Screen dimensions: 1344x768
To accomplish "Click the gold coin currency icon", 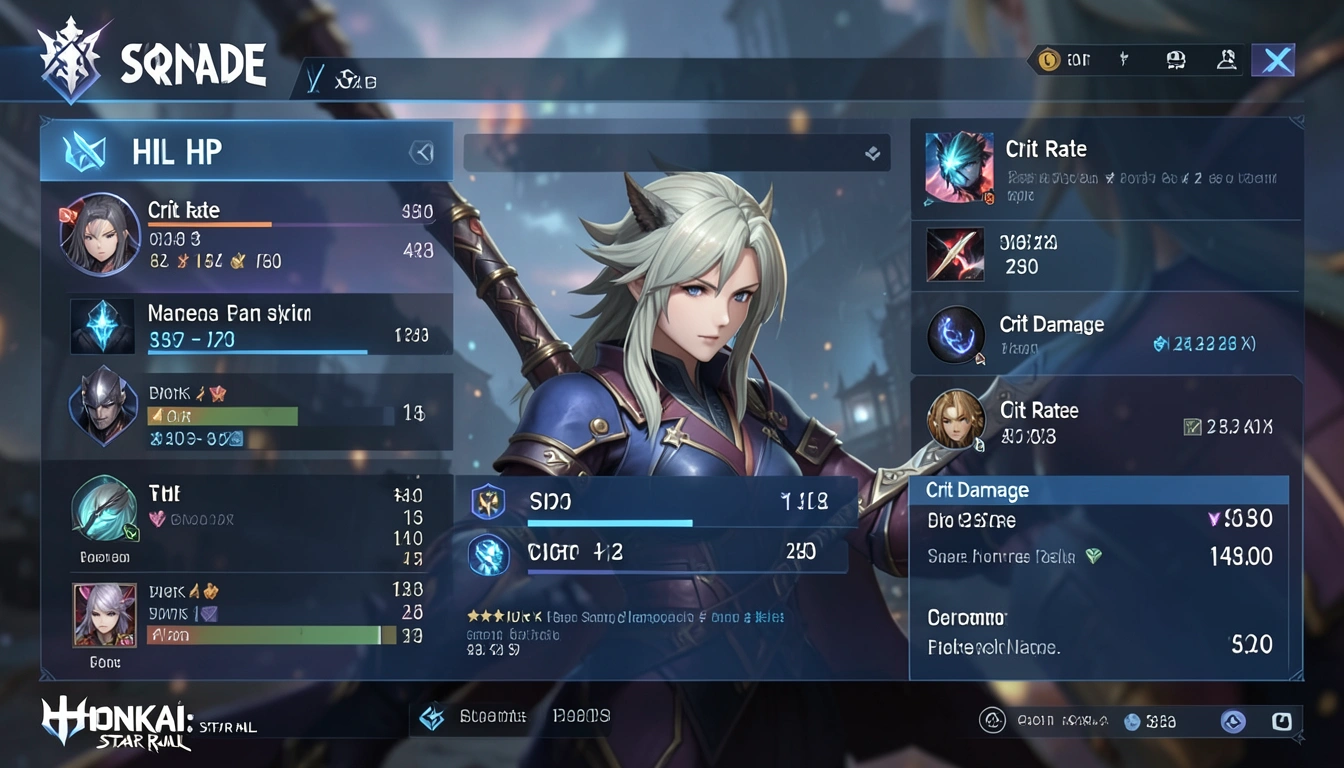I will point(1047,60).
